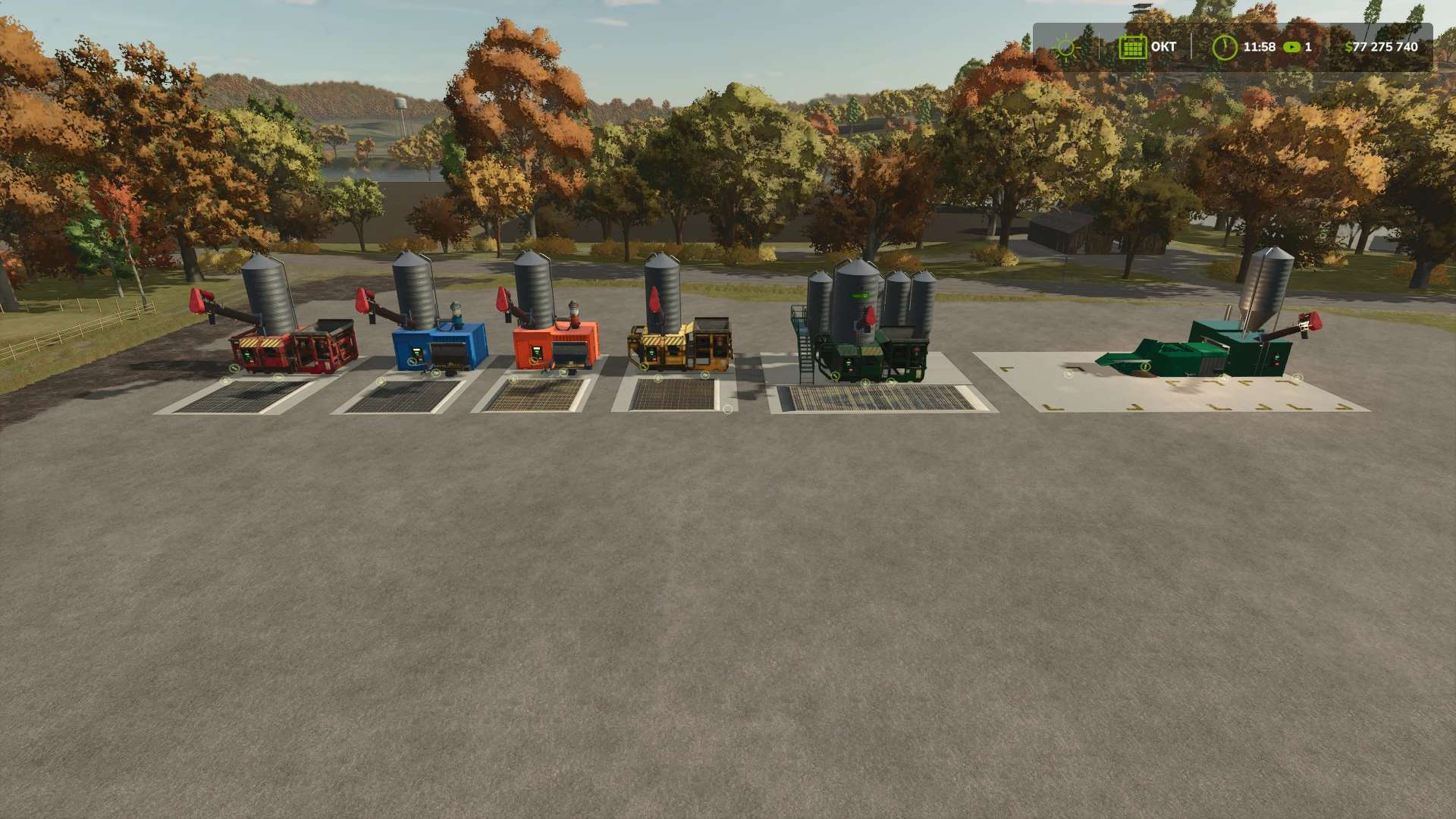The height and width of the screenshot is (819, 1456).
Task: Open the calendar icon showing OKT
Action: 1133,46
